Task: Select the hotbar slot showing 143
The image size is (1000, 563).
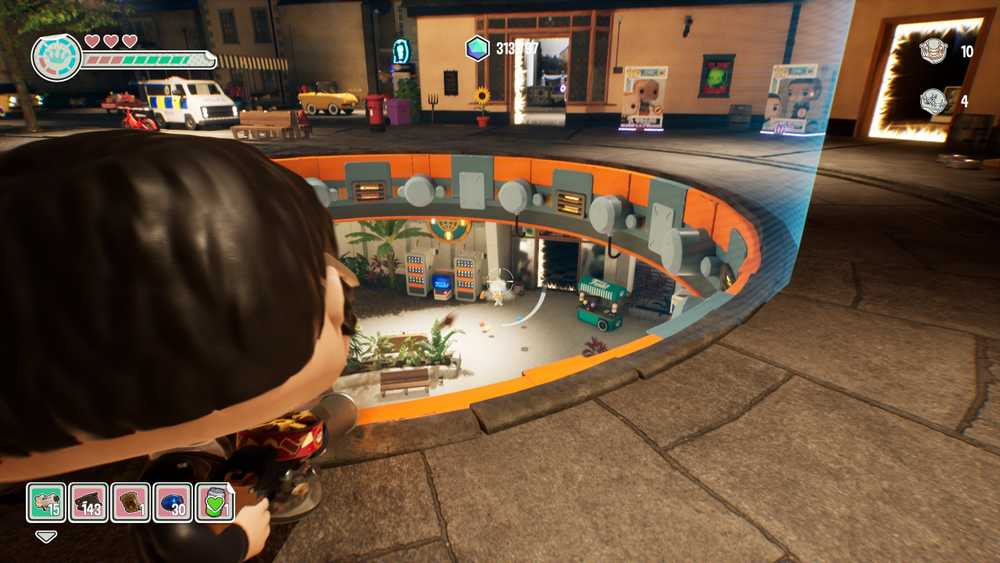Action: pos(88,502)
